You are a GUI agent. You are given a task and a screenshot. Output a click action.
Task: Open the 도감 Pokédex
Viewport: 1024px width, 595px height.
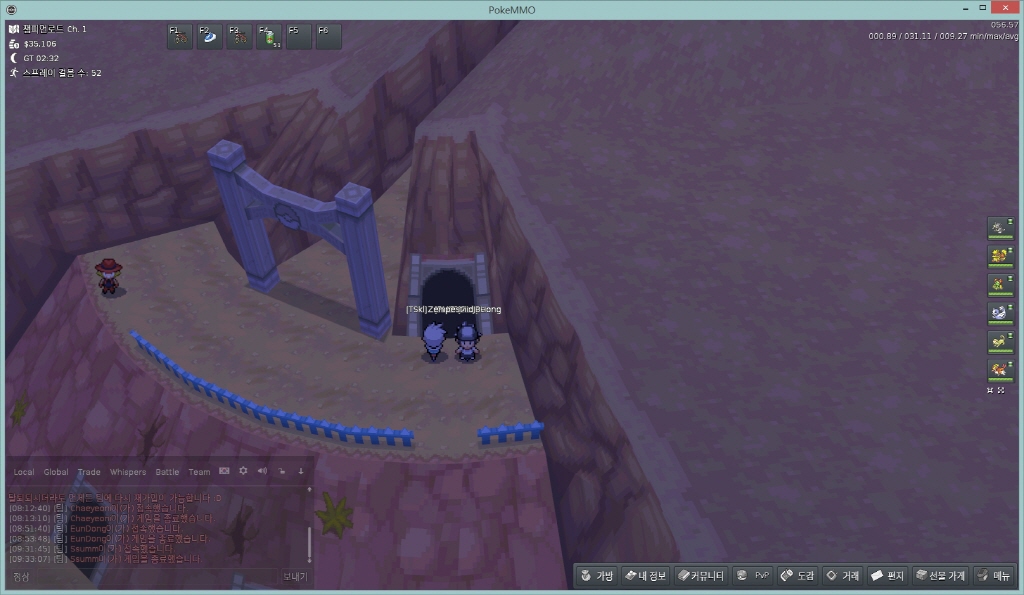click(x=797, y=576)
